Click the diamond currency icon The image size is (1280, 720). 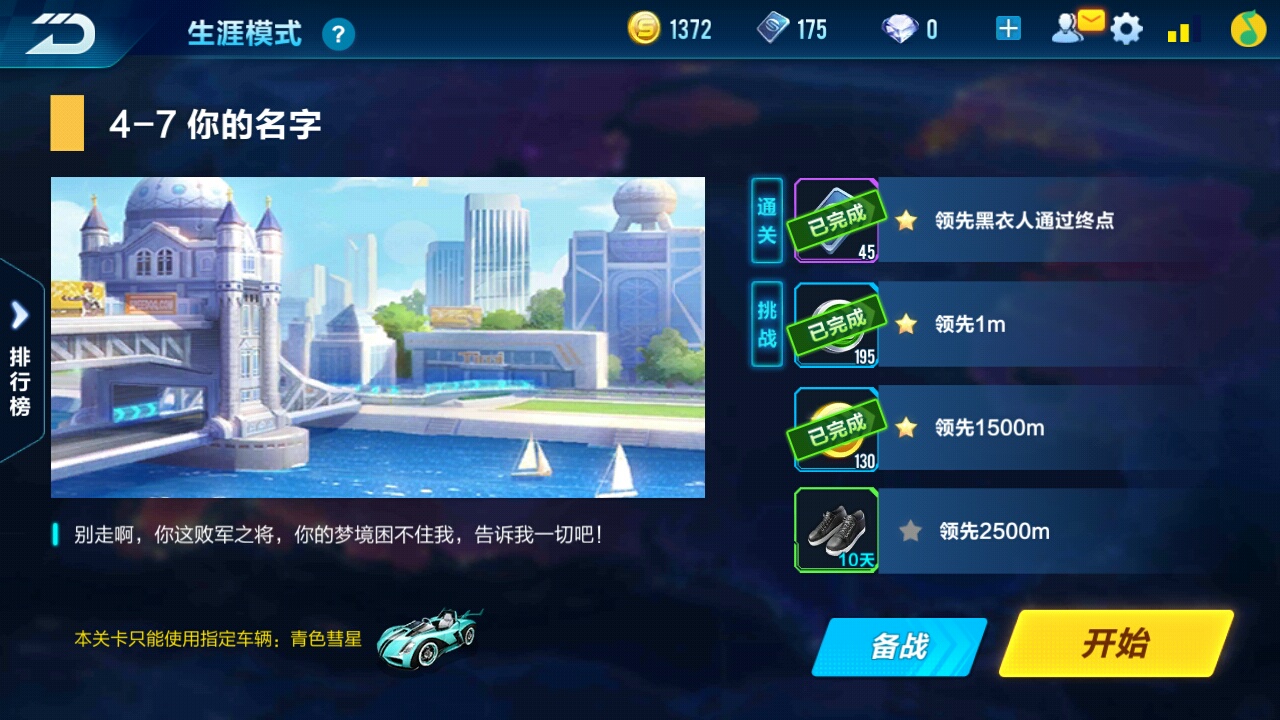pos(899,29)
